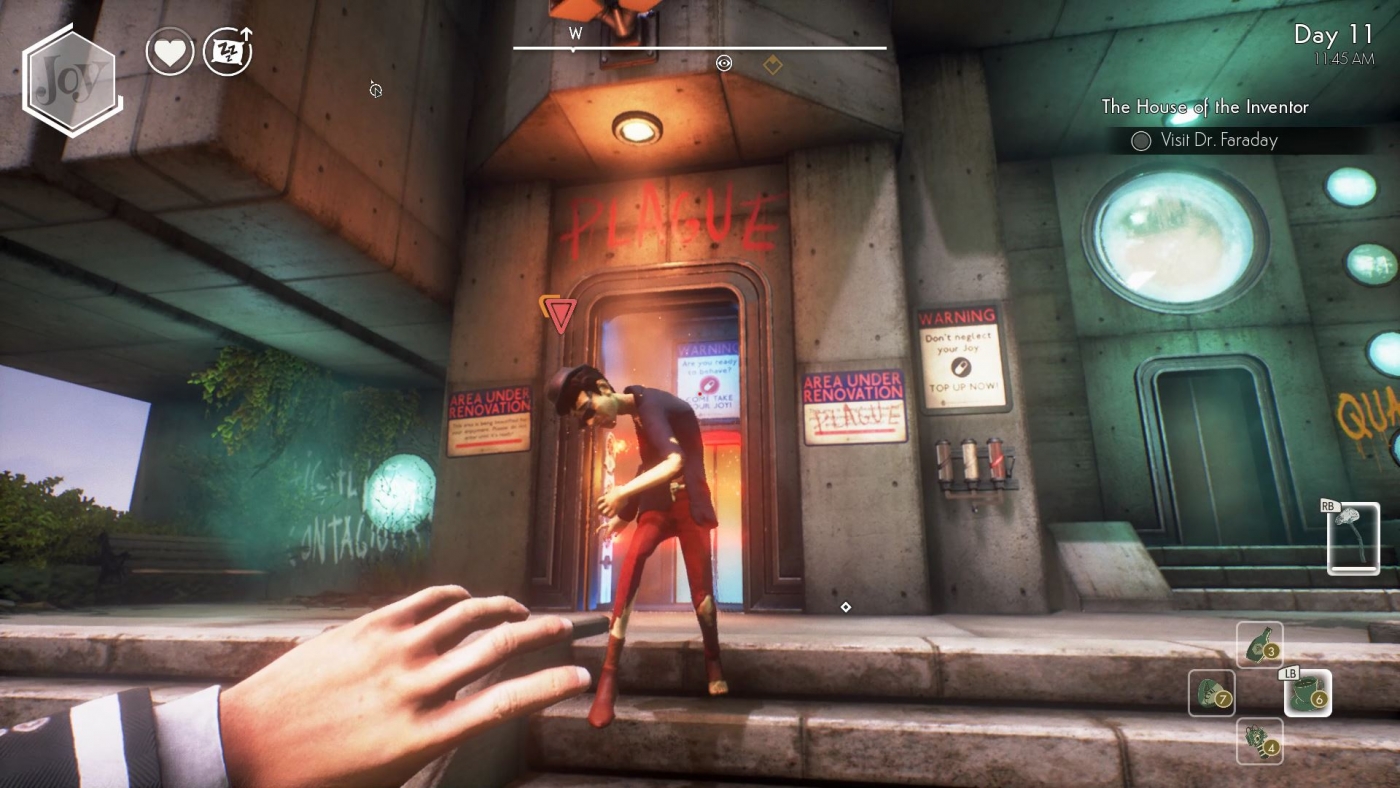Click the Day 11 header
1400x788 pixels.
point(1334,36)
